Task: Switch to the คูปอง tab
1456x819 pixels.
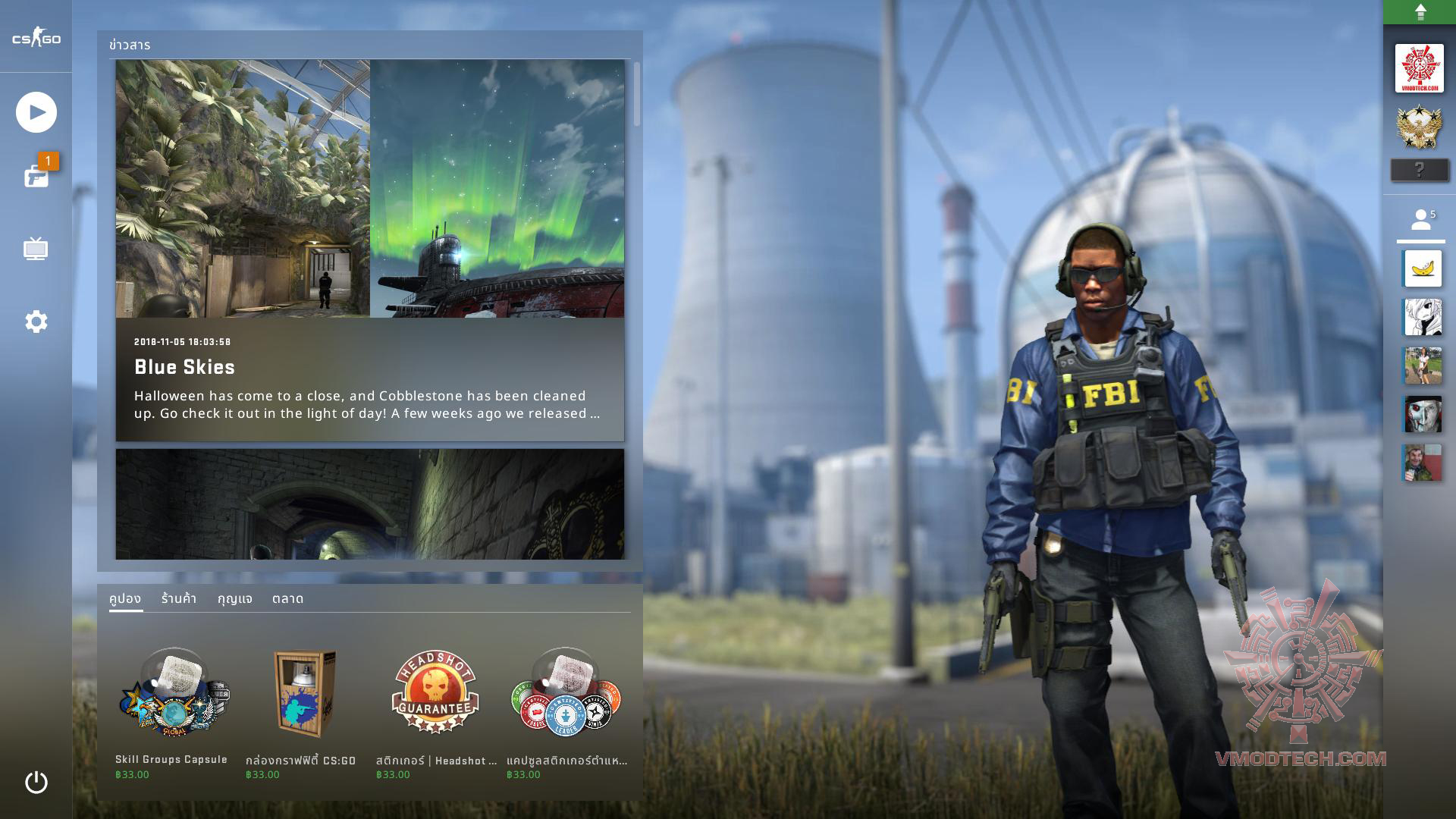Action: (x=125, y=598)
